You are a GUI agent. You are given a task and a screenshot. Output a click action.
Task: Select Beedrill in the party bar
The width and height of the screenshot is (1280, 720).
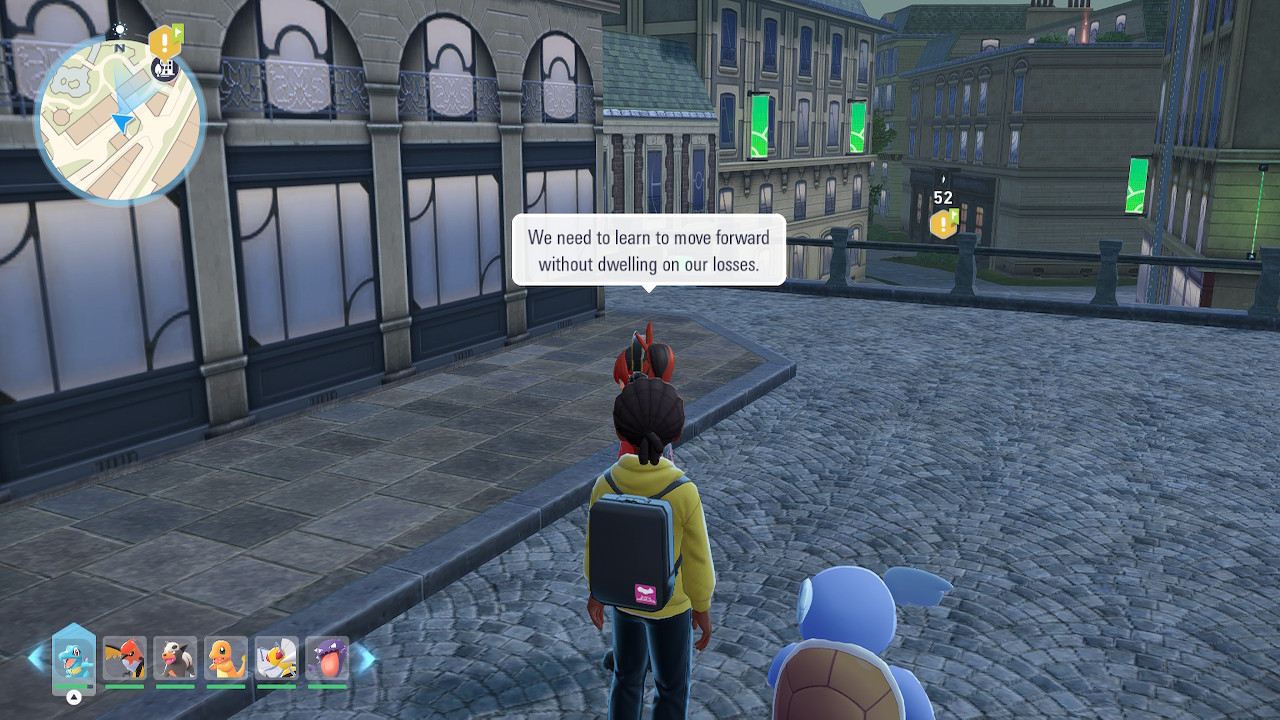pyautogui.click(x=277, y=659)
